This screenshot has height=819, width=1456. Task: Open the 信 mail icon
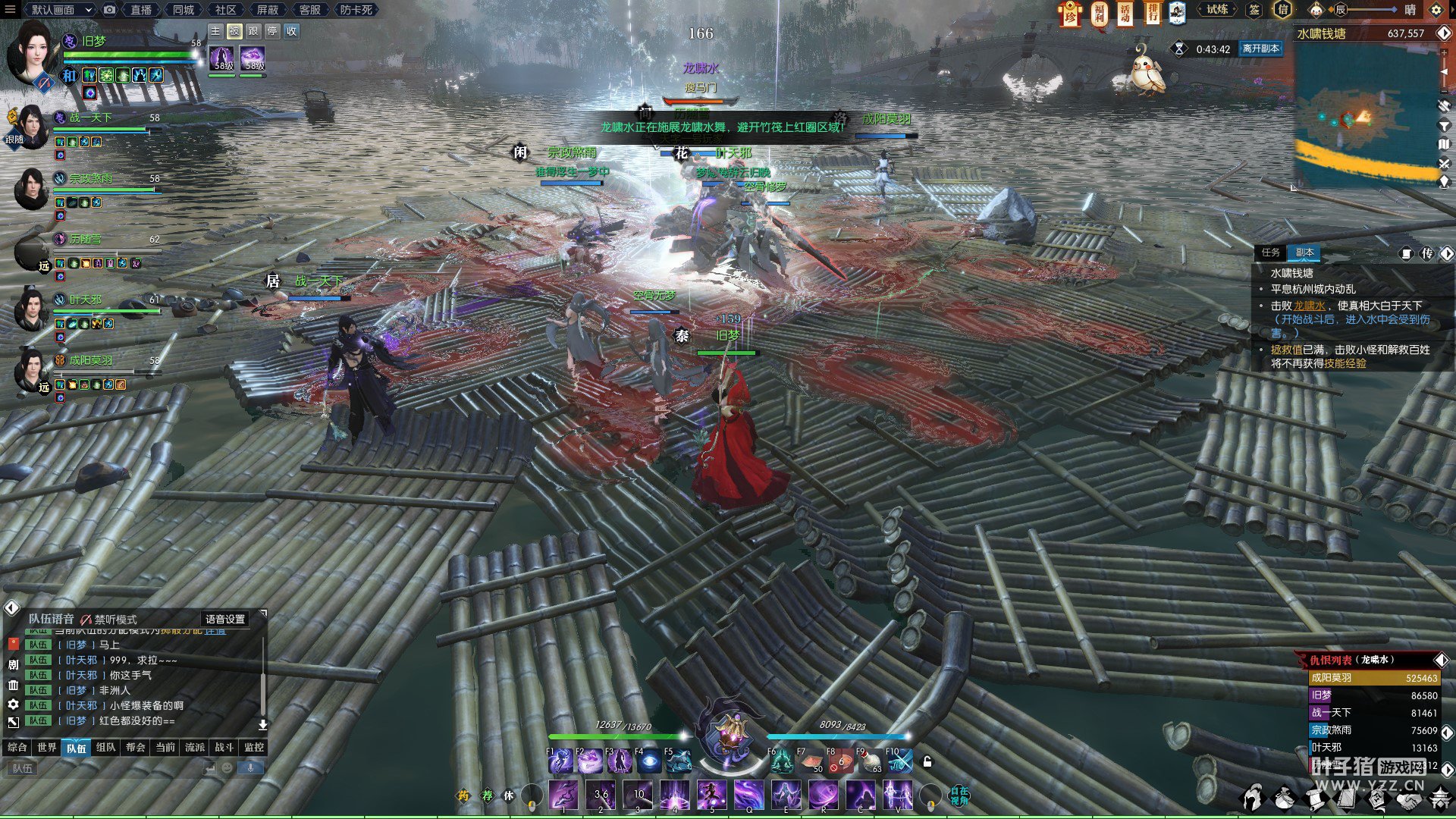(x=1282, y=10)
